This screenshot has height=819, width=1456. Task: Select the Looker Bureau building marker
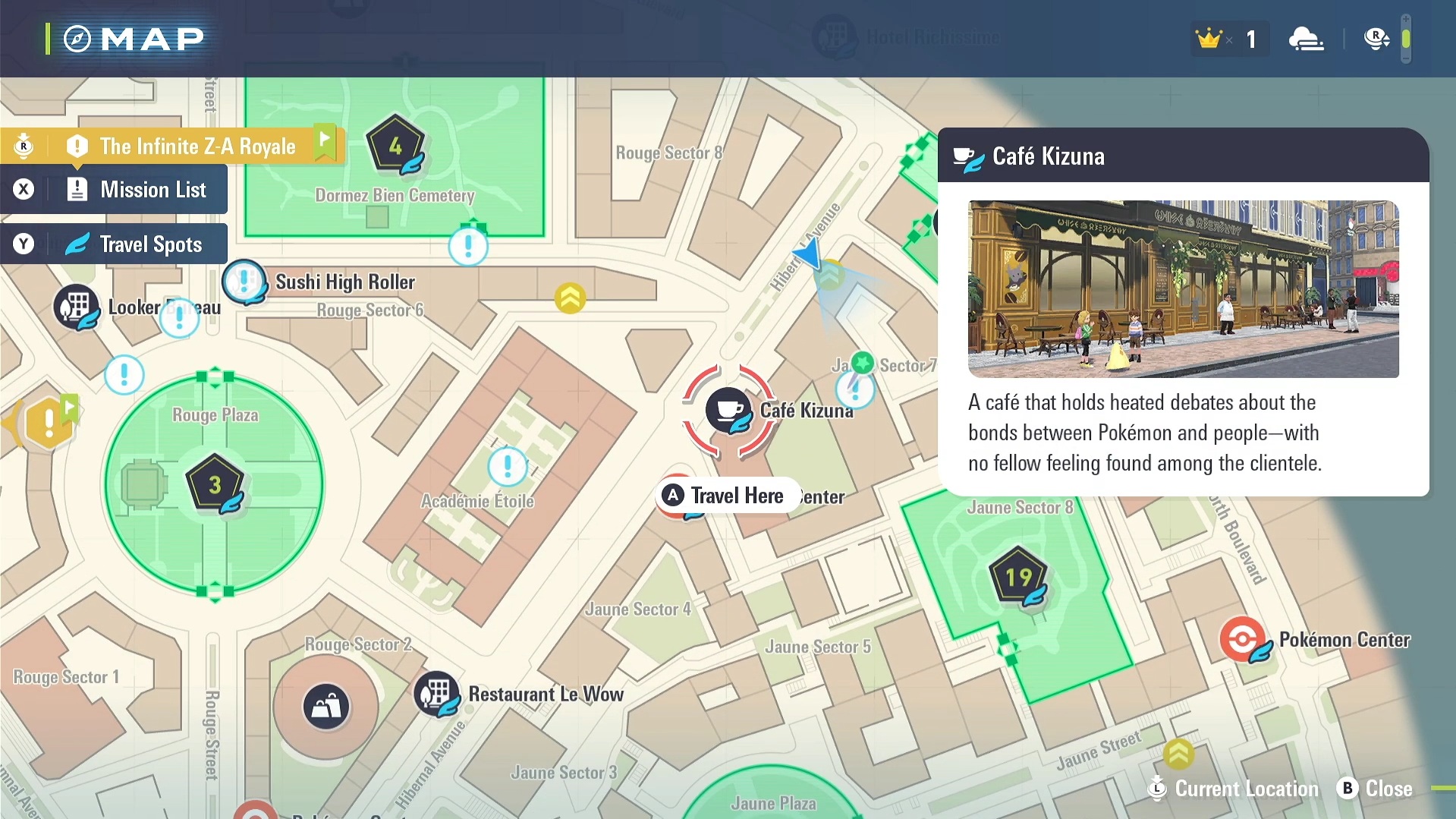pyautogui.click(x=76, y=307)
